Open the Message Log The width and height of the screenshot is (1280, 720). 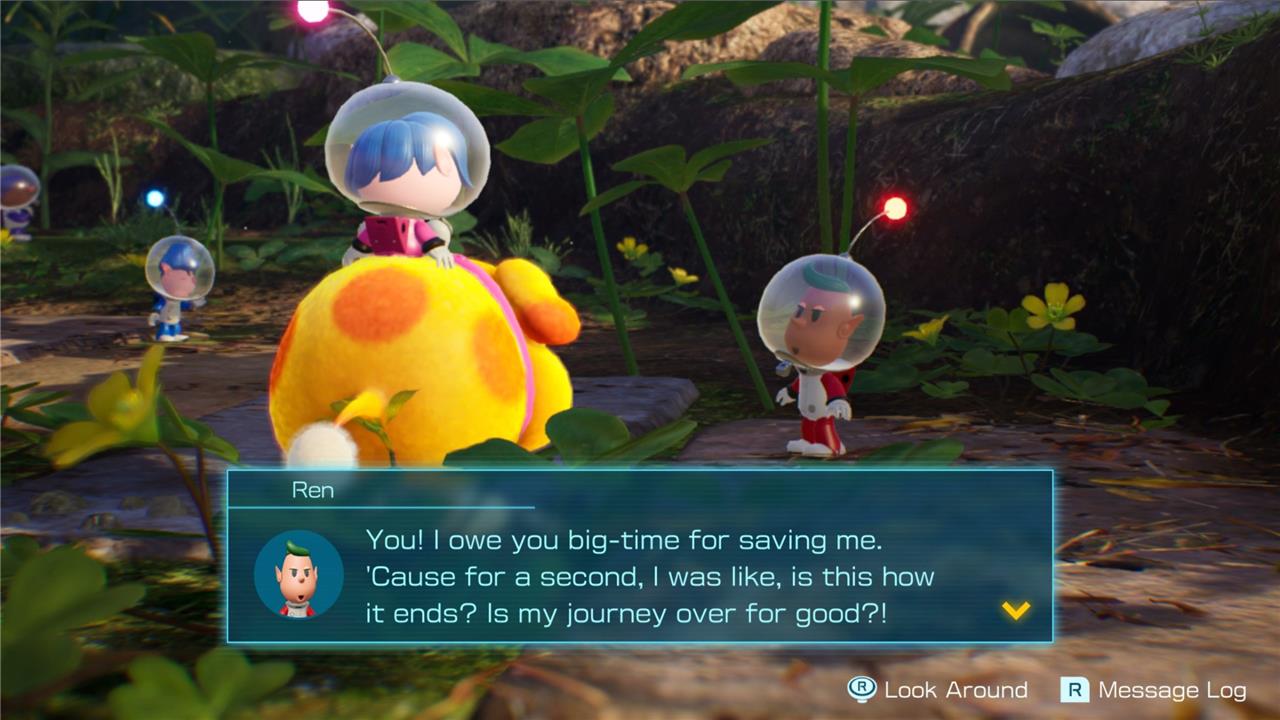coord(1155,690)
